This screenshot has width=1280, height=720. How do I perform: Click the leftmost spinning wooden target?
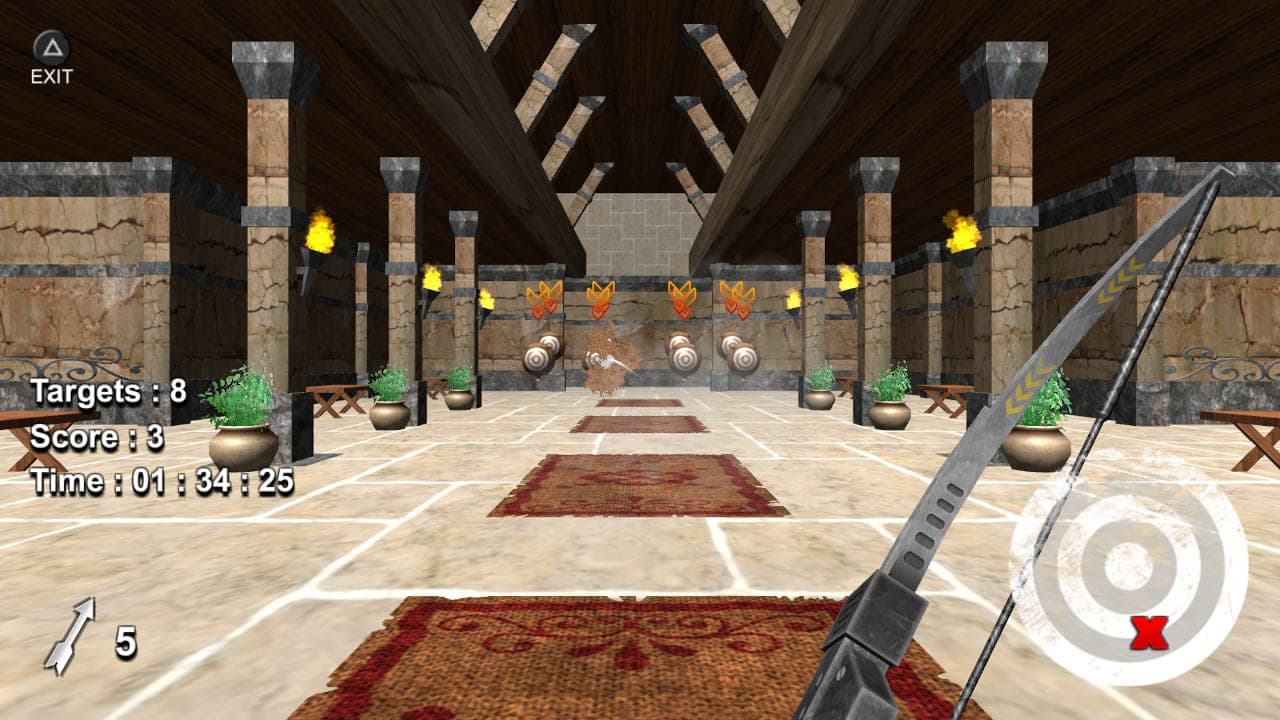click(x=537, y=357)
